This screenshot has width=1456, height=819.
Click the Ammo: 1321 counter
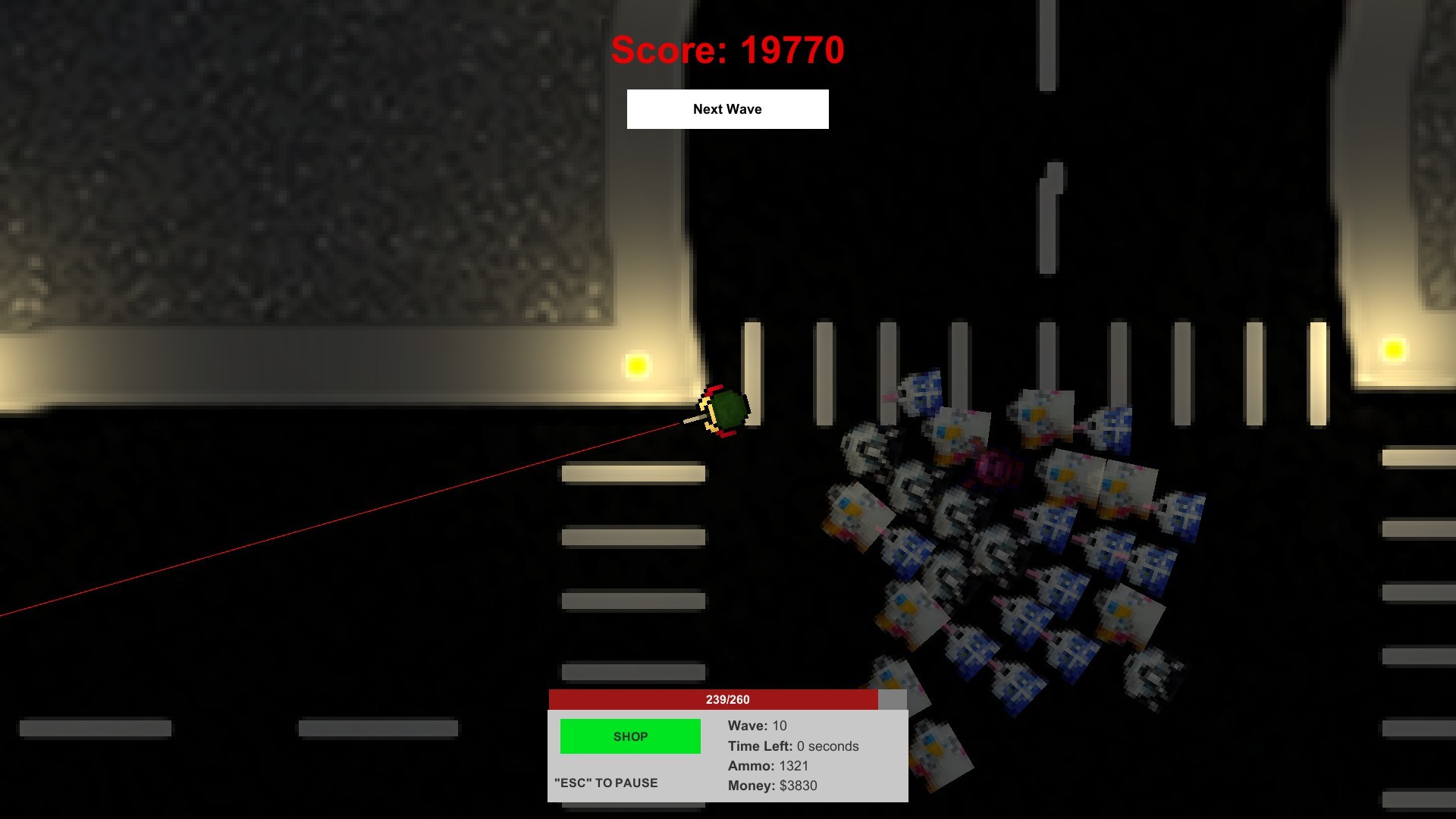(x=767, y=766)
